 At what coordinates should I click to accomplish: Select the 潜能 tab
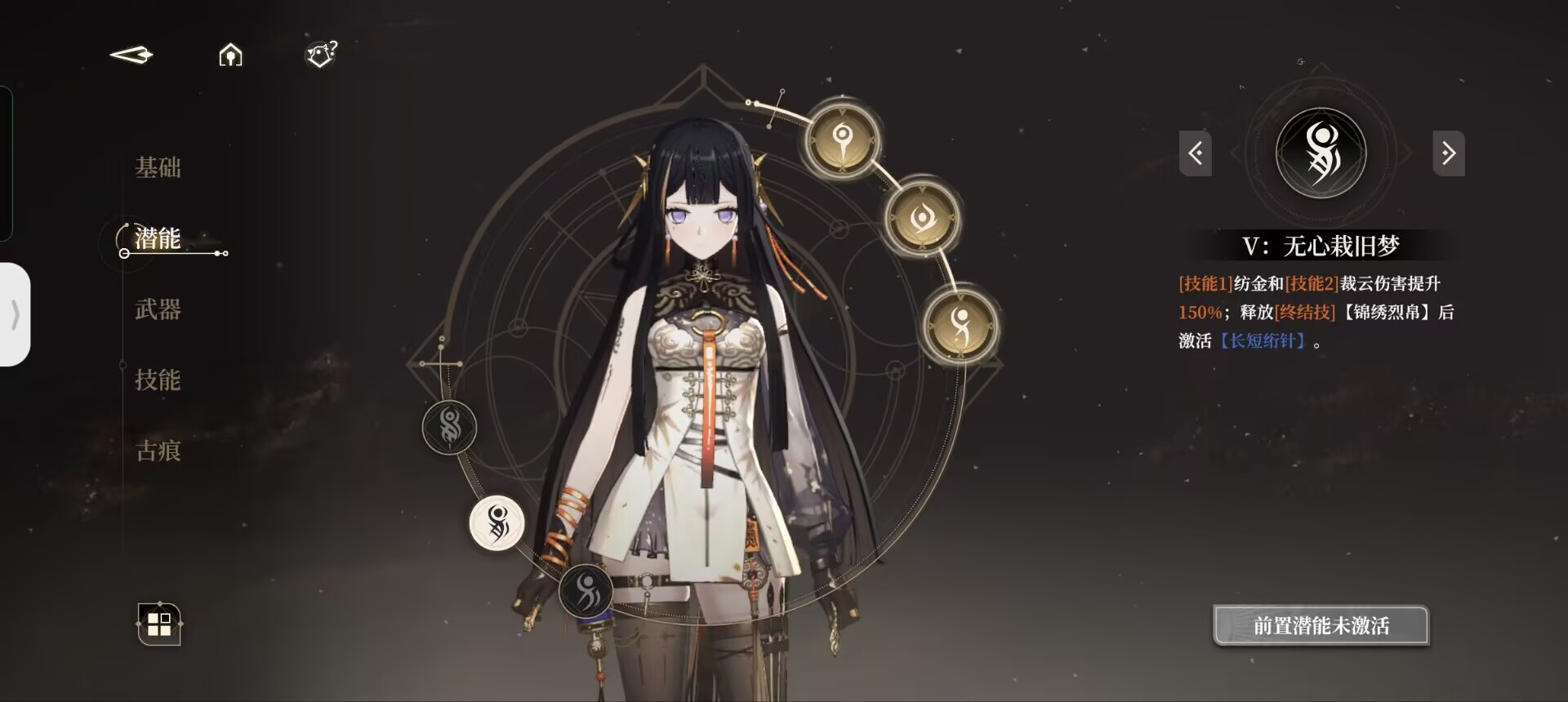158,238
